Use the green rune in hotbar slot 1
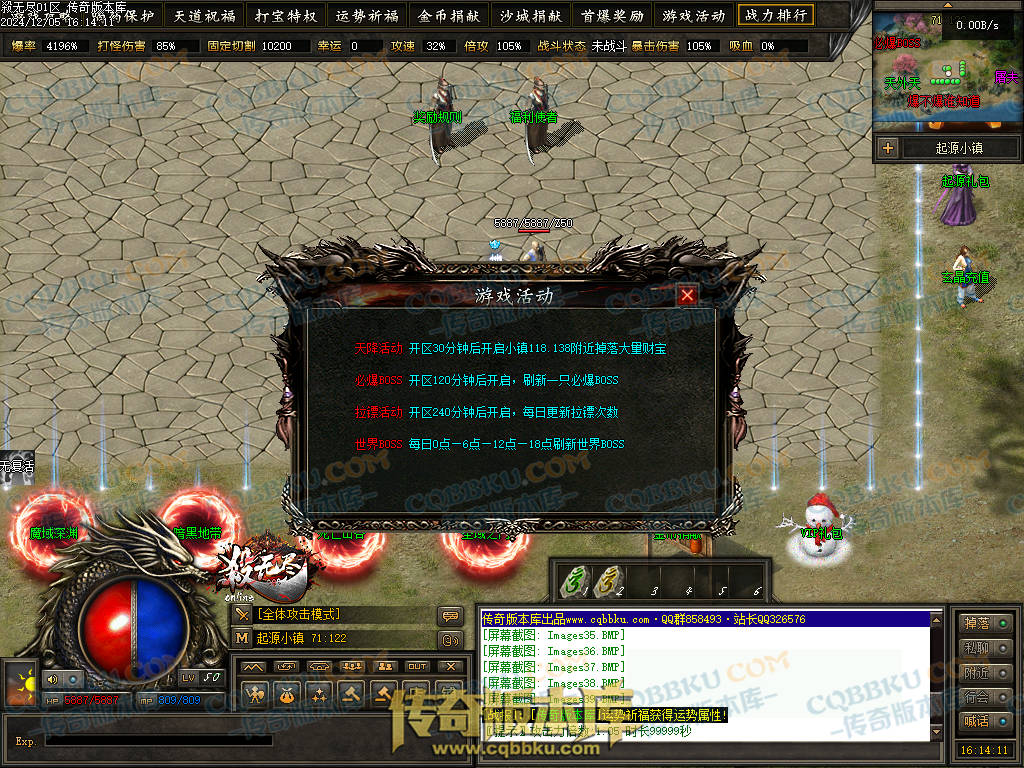 point(576,580)
